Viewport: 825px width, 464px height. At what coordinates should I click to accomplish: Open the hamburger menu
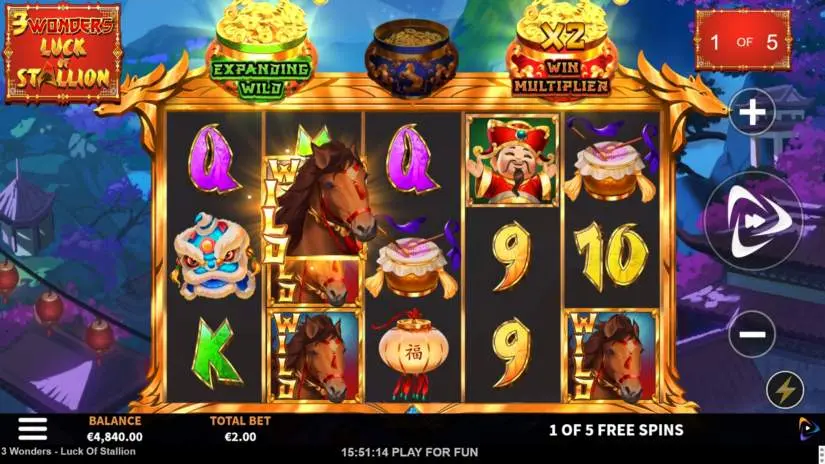pos(32,428)
